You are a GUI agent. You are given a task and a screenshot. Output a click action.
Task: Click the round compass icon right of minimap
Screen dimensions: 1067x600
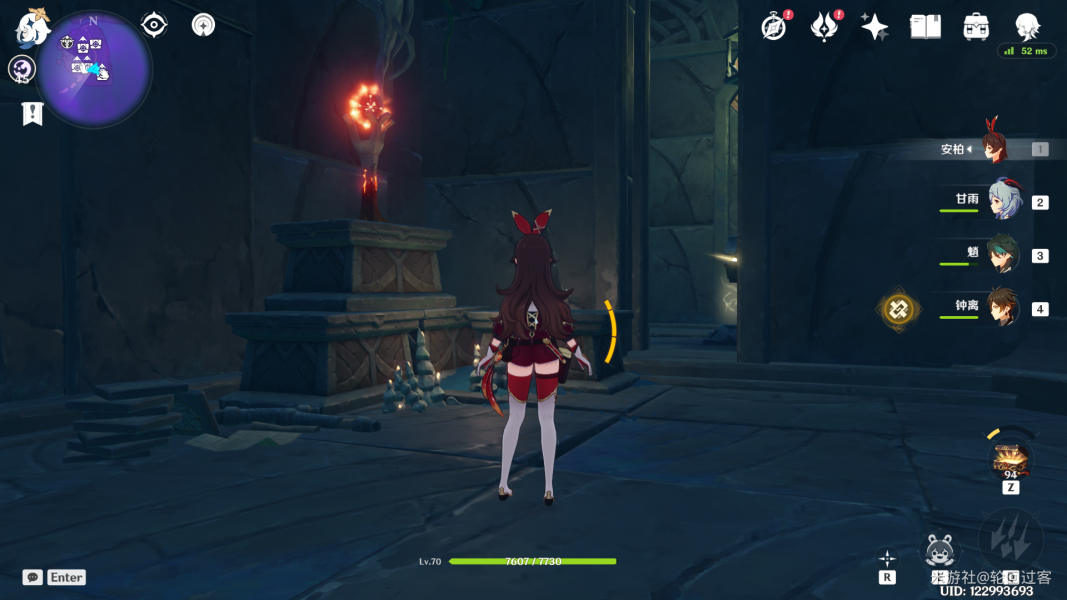[203, 25]
